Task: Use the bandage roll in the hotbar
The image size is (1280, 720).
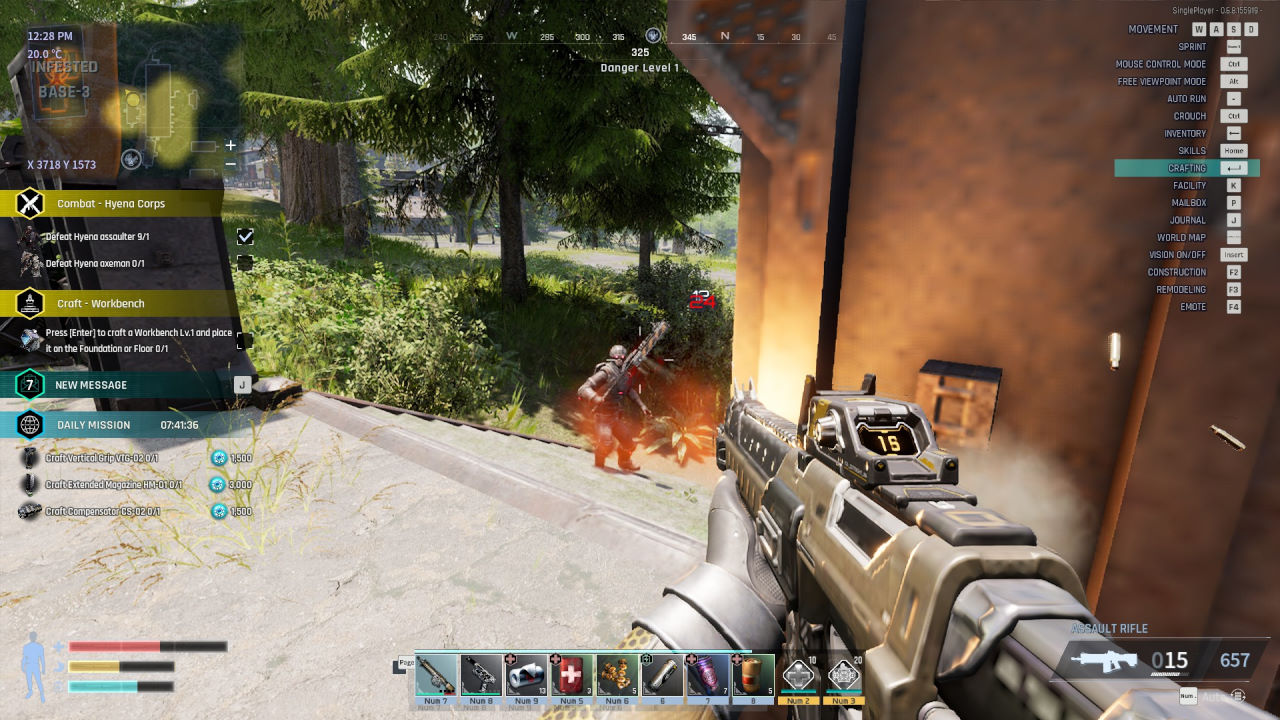Action: 526,675
